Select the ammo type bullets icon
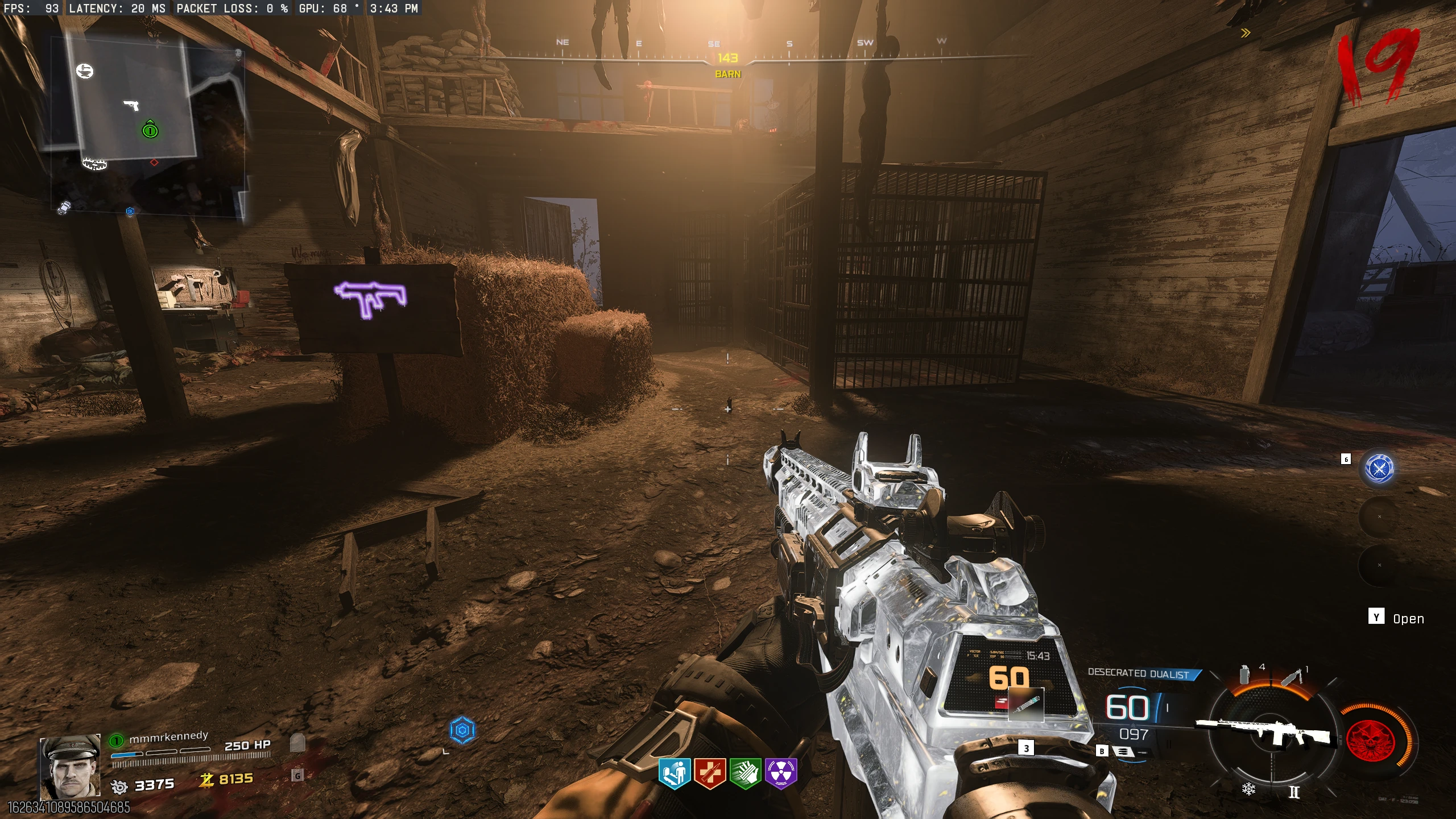Viewport: 1456px width, 819px height. (1123, 751)
